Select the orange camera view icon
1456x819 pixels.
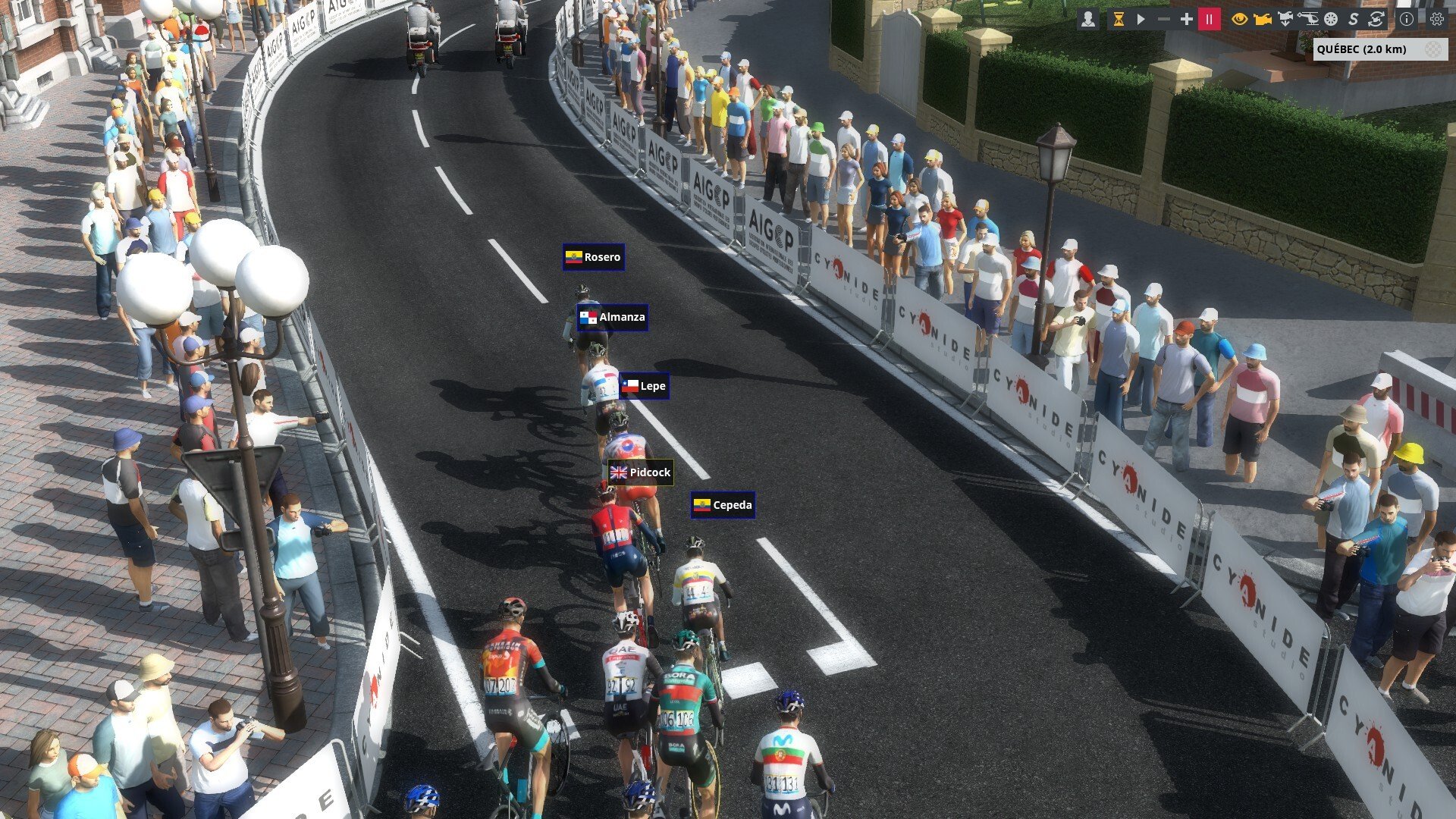tap(1262, 19)
